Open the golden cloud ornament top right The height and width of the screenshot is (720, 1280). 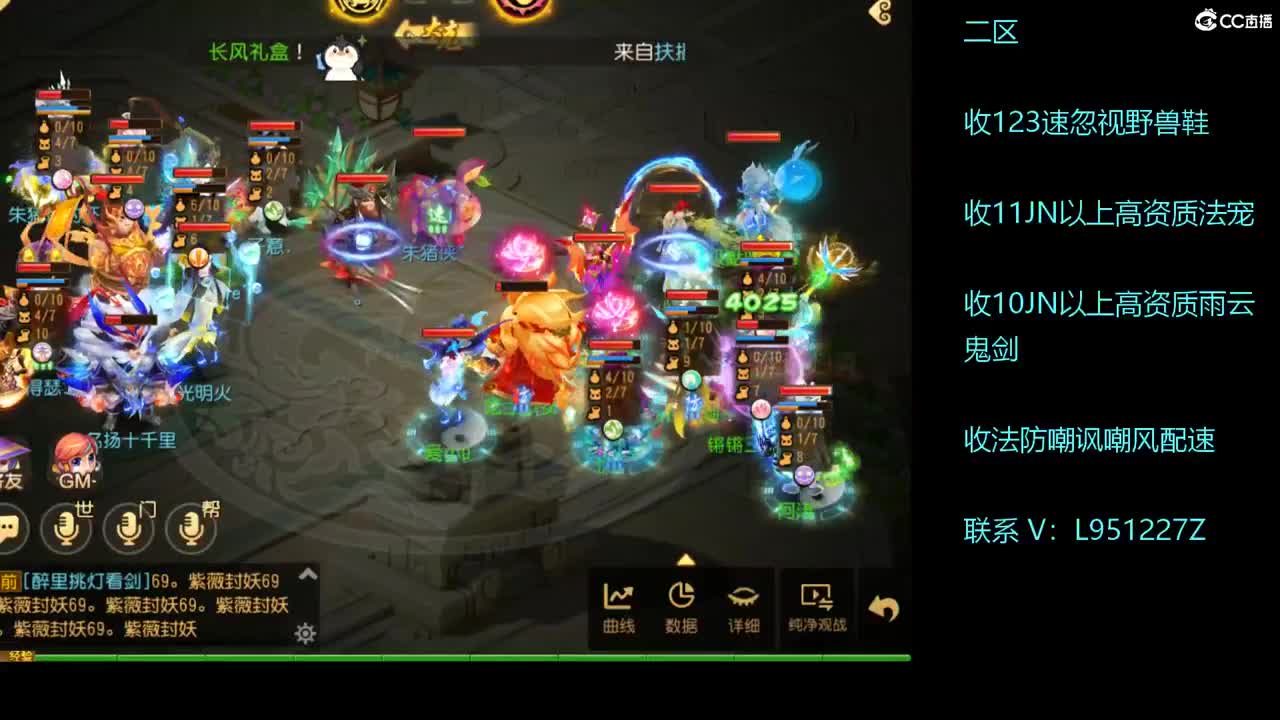point(878,12)
